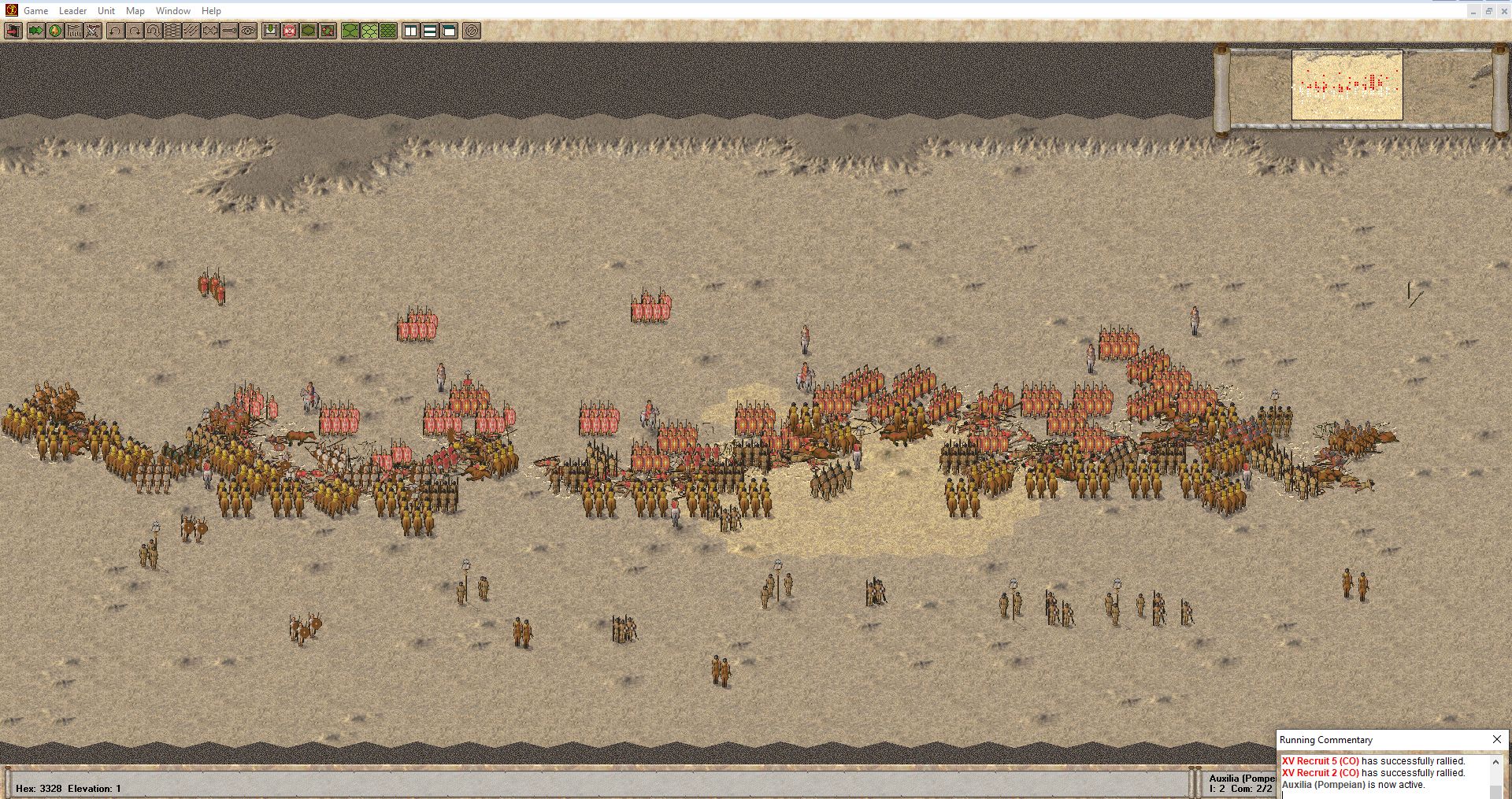Open the Leader menu

72,11
